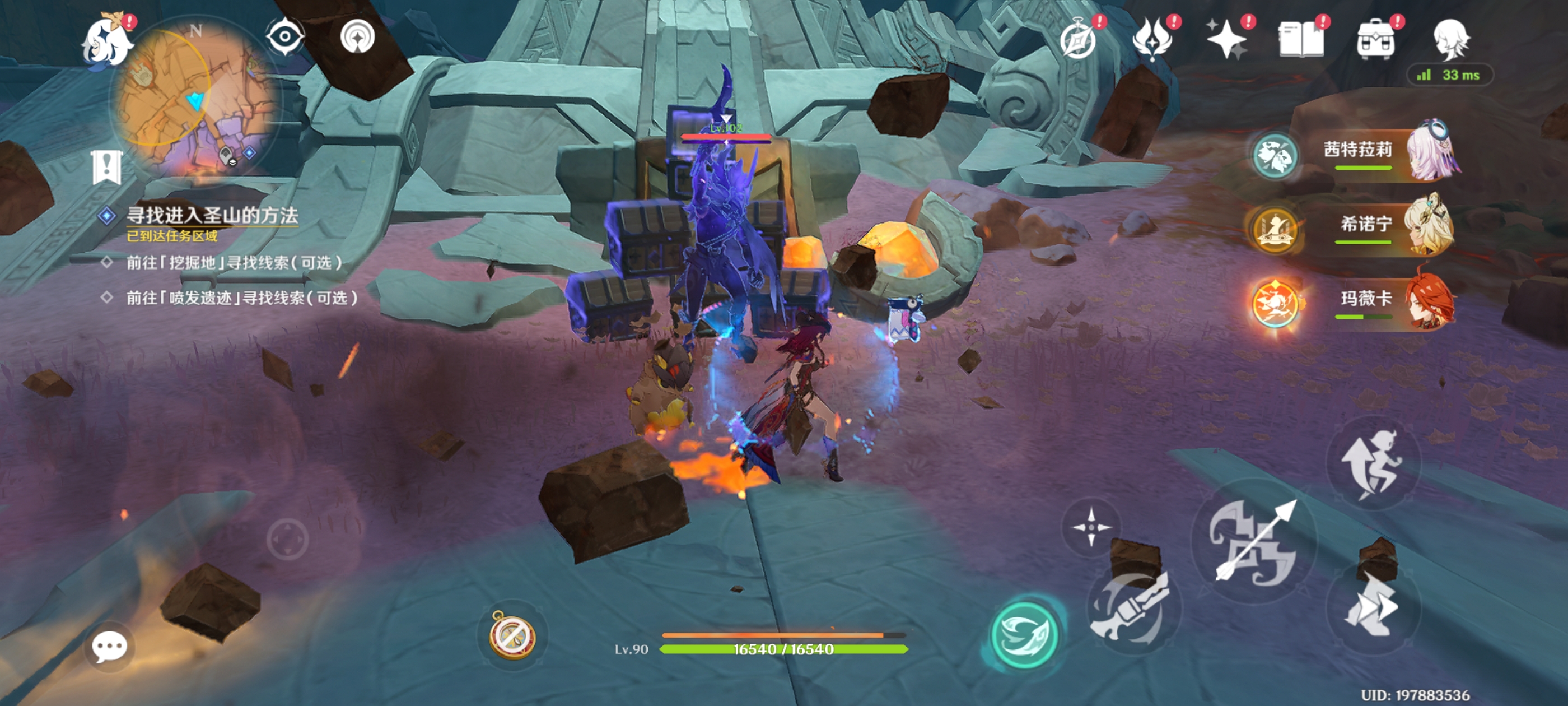Use the elemental burst sword icon
1568x706 pixels.
1132,609
